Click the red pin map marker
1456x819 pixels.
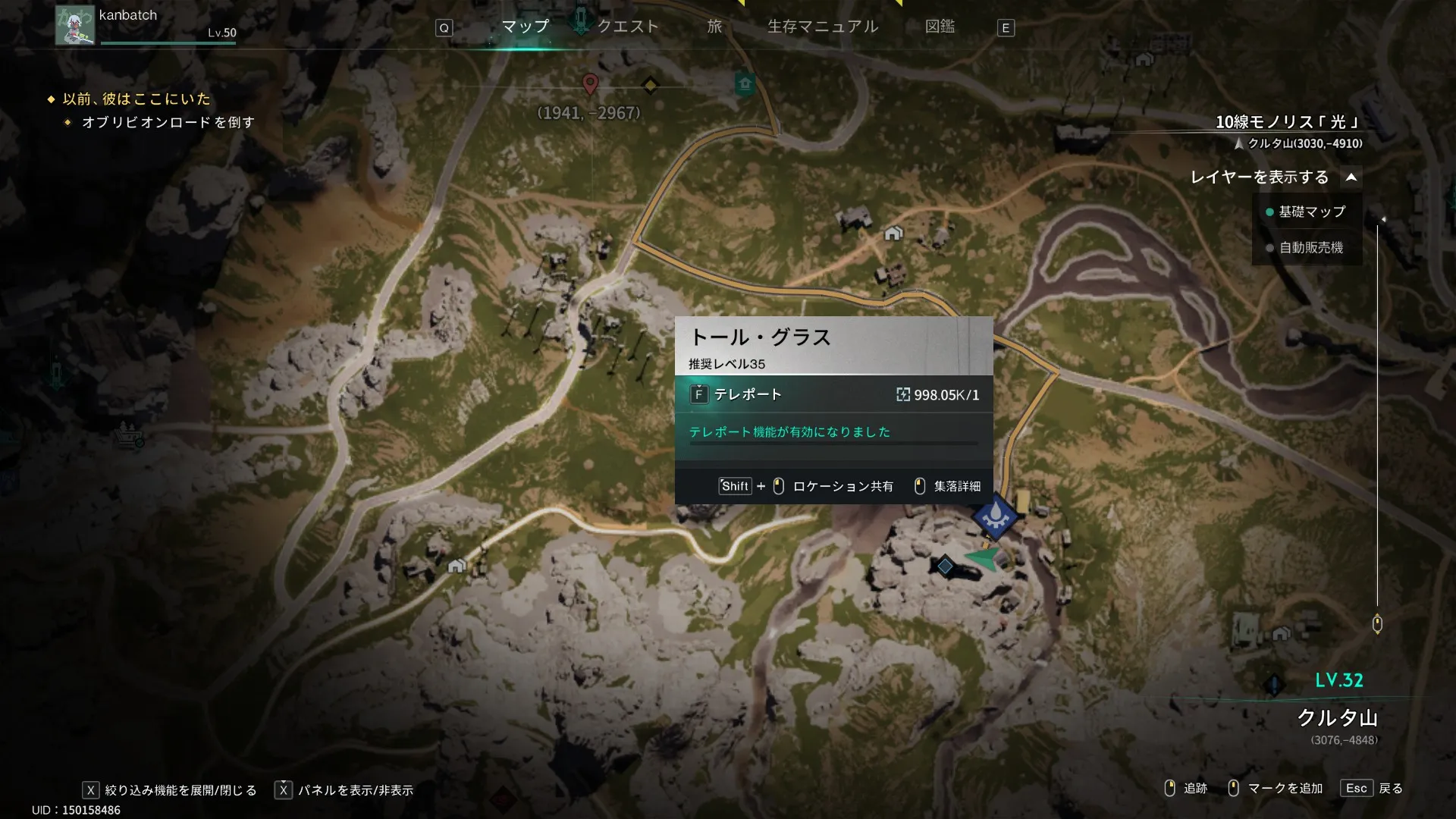590,83
